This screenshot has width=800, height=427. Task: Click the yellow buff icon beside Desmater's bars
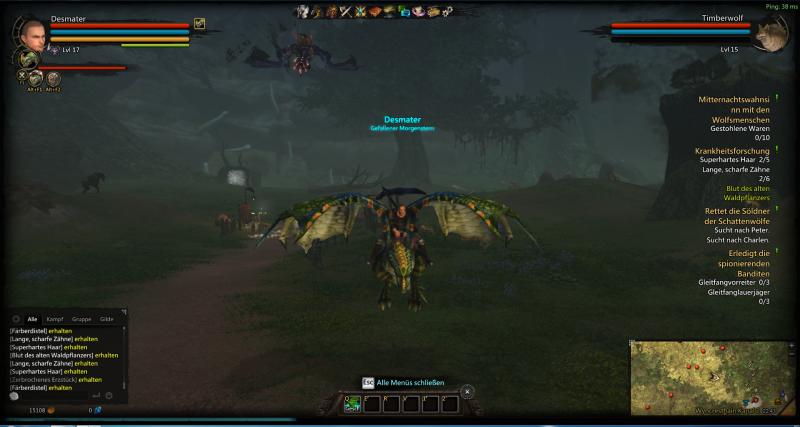[199, 23]
